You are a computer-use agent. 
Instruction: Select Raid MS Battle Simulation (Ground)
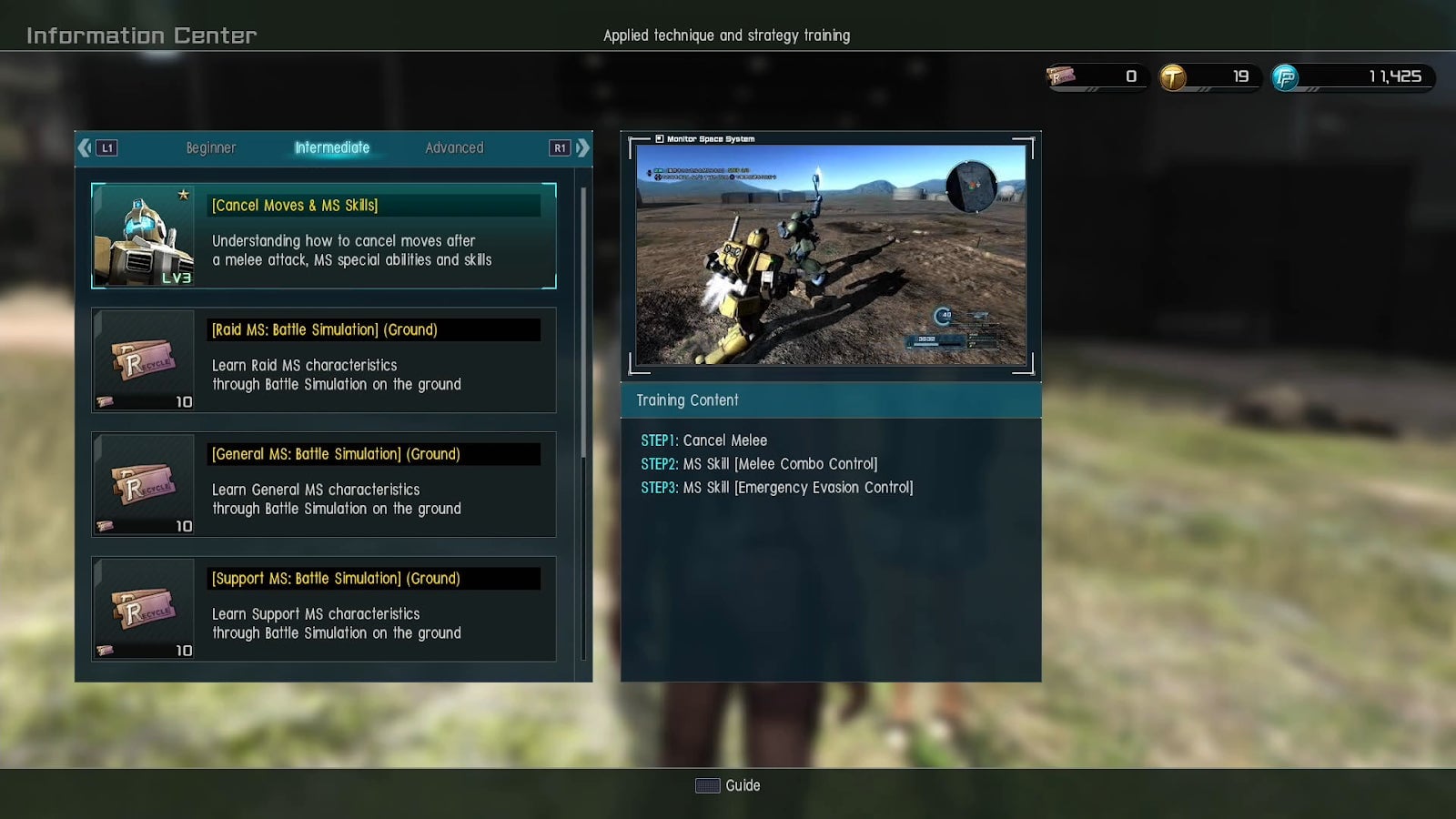tap(324, 360)
